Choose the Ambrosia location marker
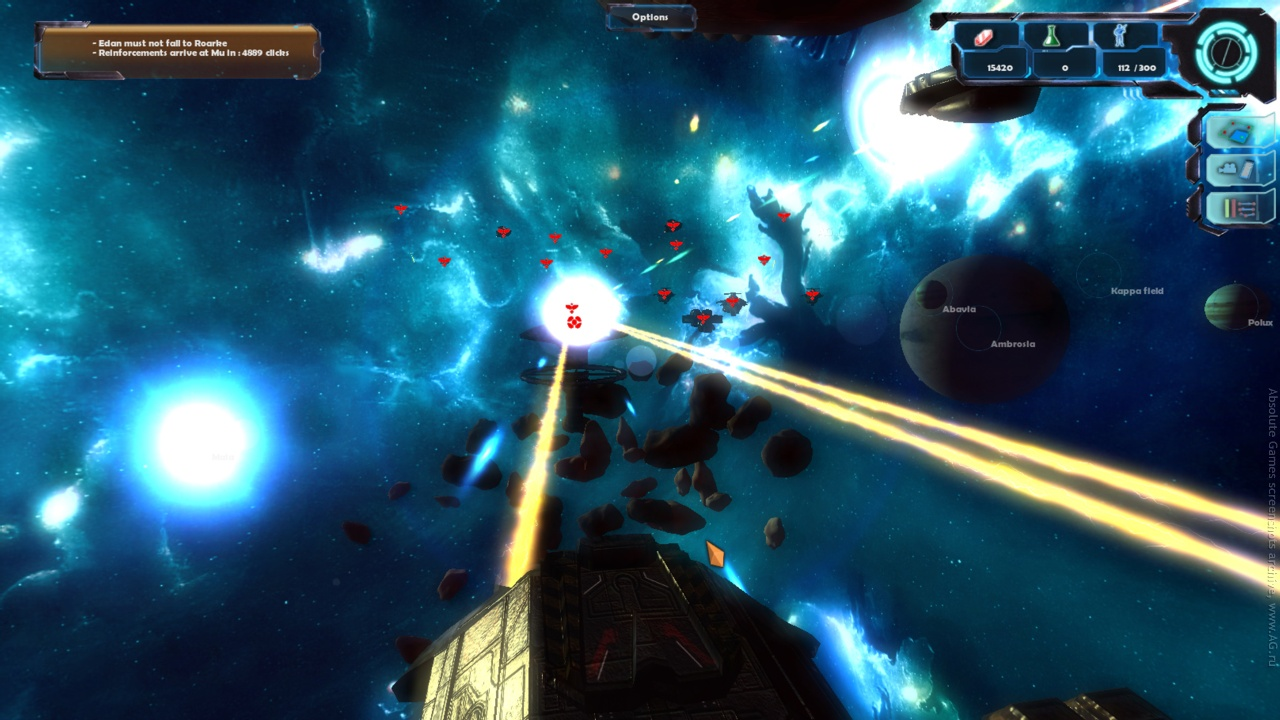Screen dimensions: 1280x720 pyautogui.click(x=1012, y=344)
